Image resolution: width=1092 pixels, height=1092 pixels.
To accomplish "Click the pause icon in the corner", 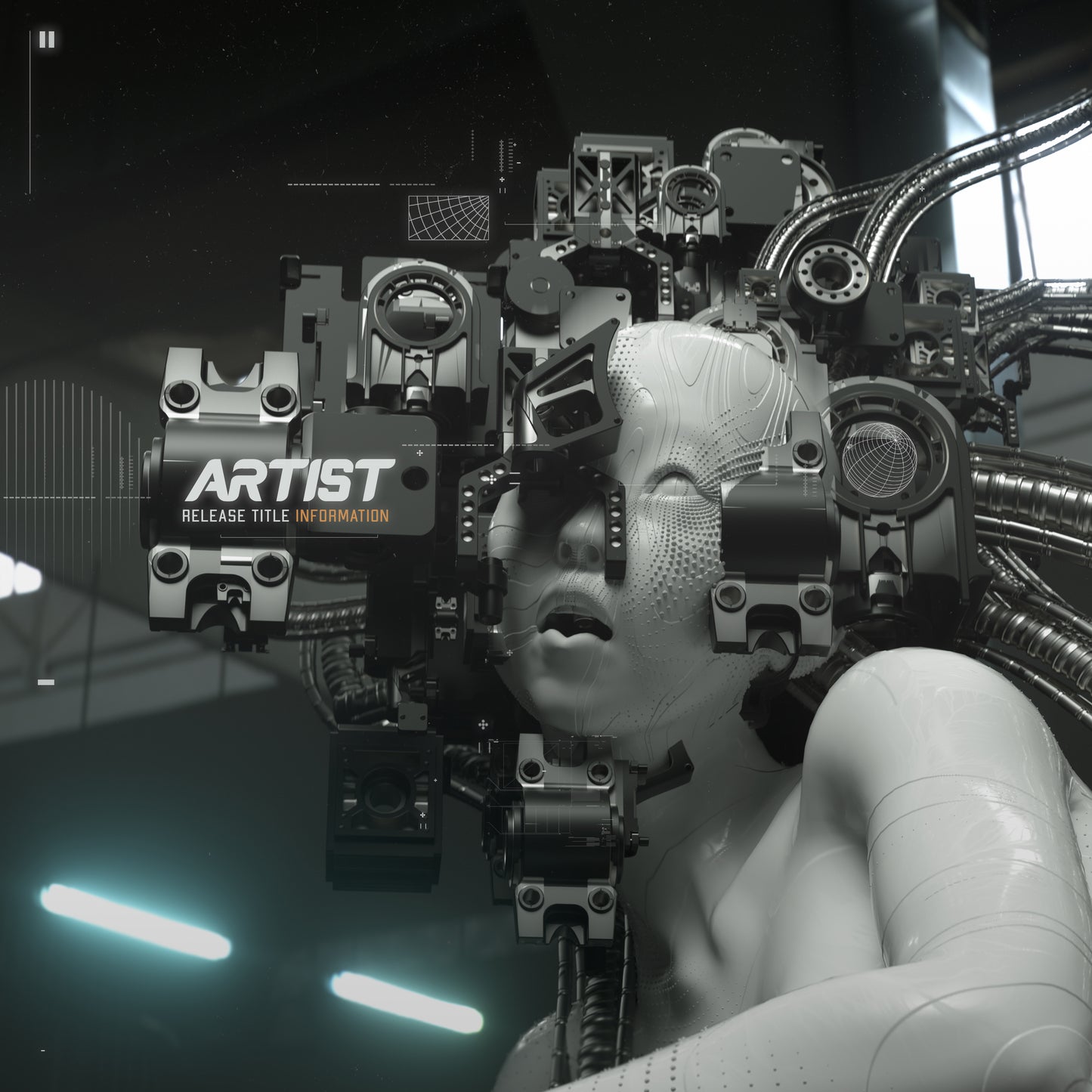I will [47, 39].
